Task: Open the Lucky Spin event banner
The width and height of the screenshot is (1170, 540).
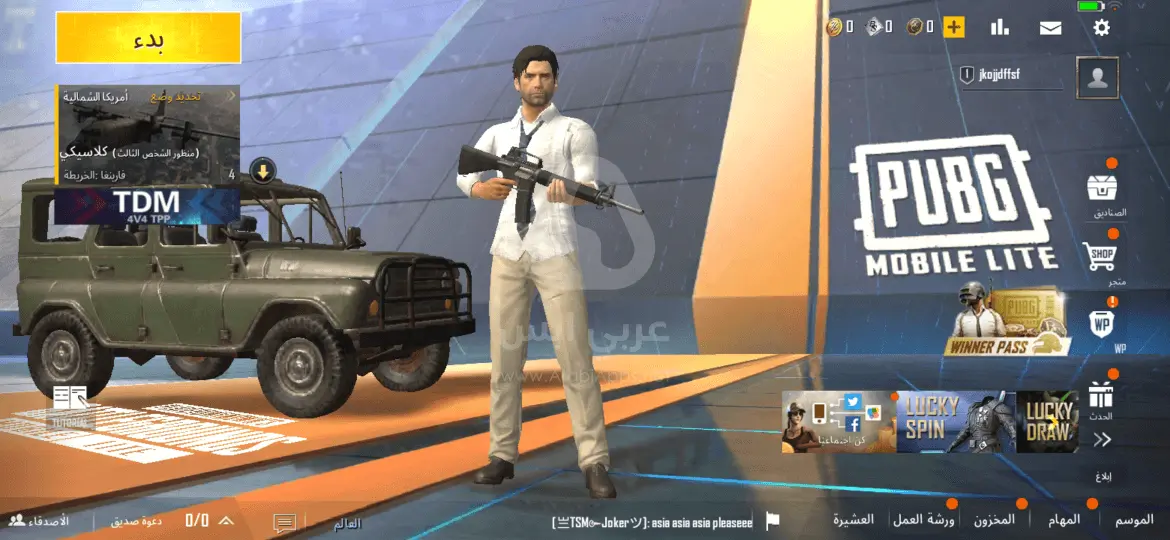Action: [955, 421]
